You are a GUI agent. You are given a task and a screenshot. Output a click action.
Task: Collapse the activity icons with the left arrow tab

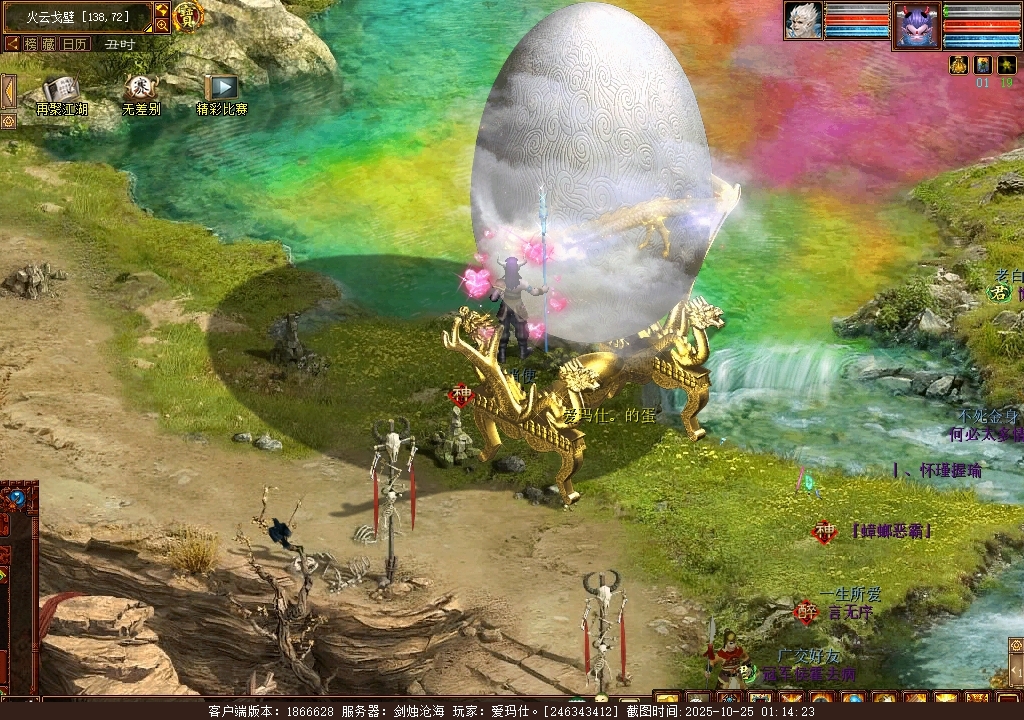(8, 91)
